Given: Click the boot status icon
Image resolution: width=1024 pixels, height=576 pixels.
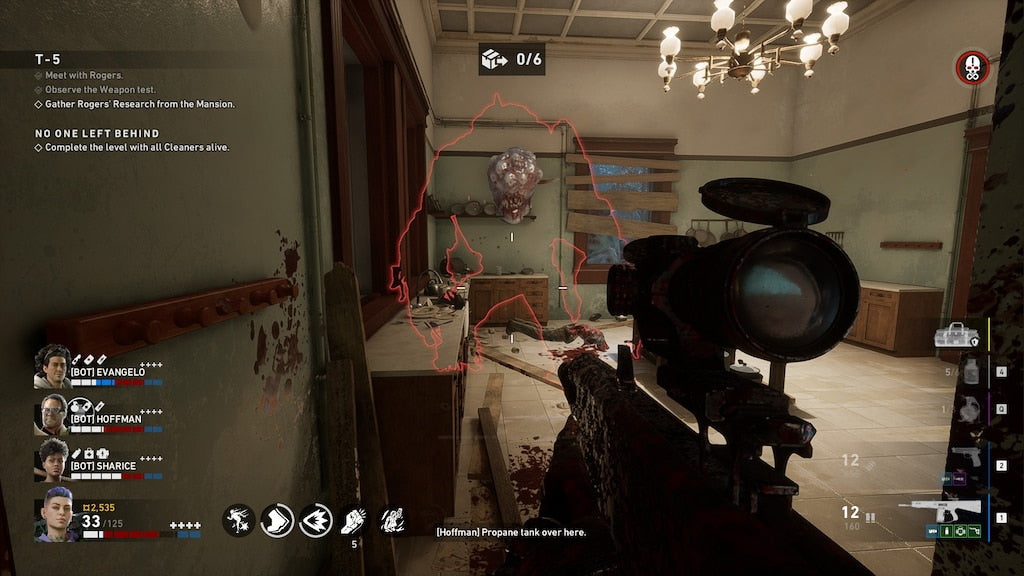Looking at the screenshot, I should pyautogui.click(x=277, y=520).
